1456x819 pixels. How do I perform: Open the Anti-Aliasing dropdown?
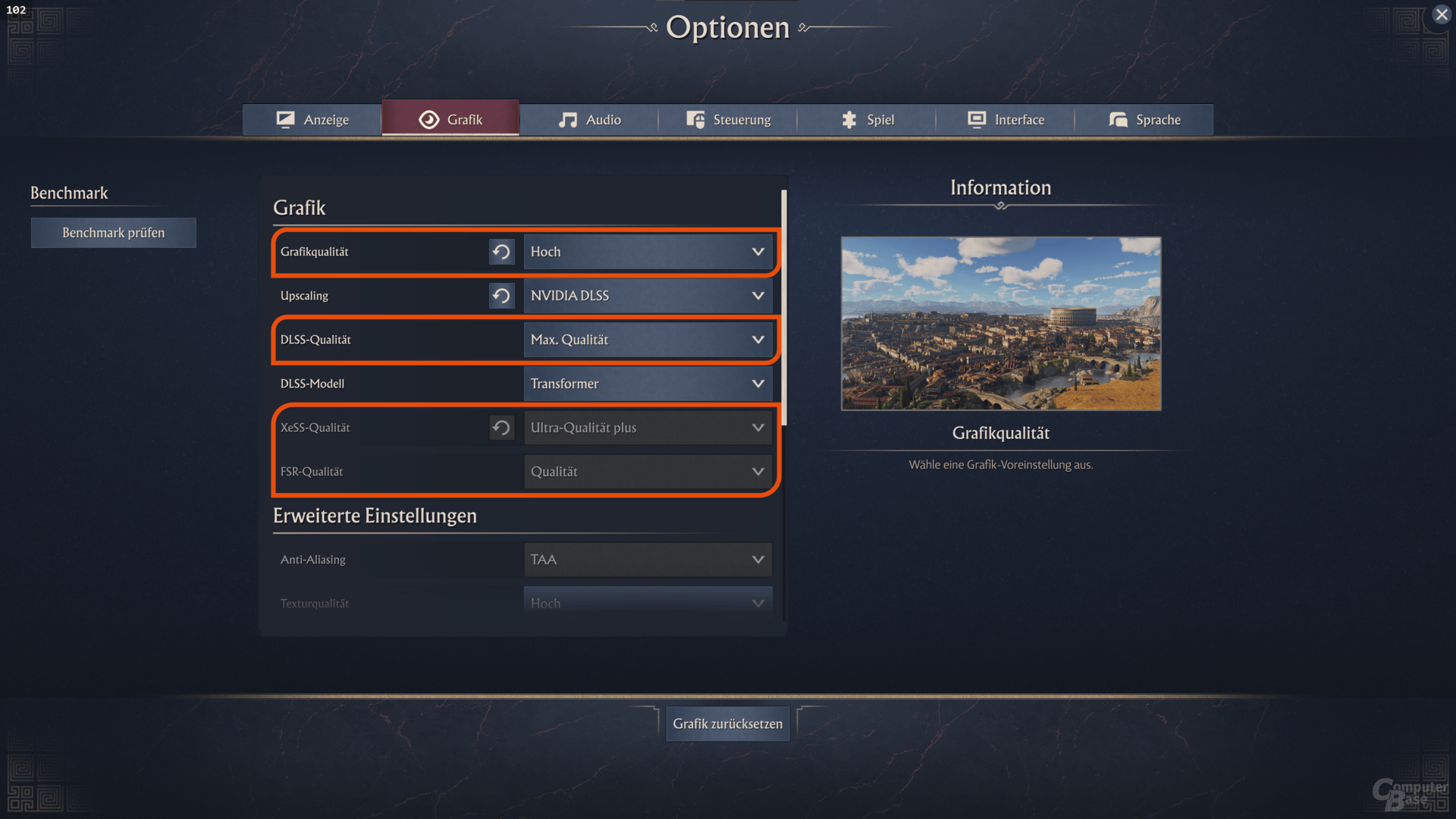pyautogui.click(x=648, y=560)
